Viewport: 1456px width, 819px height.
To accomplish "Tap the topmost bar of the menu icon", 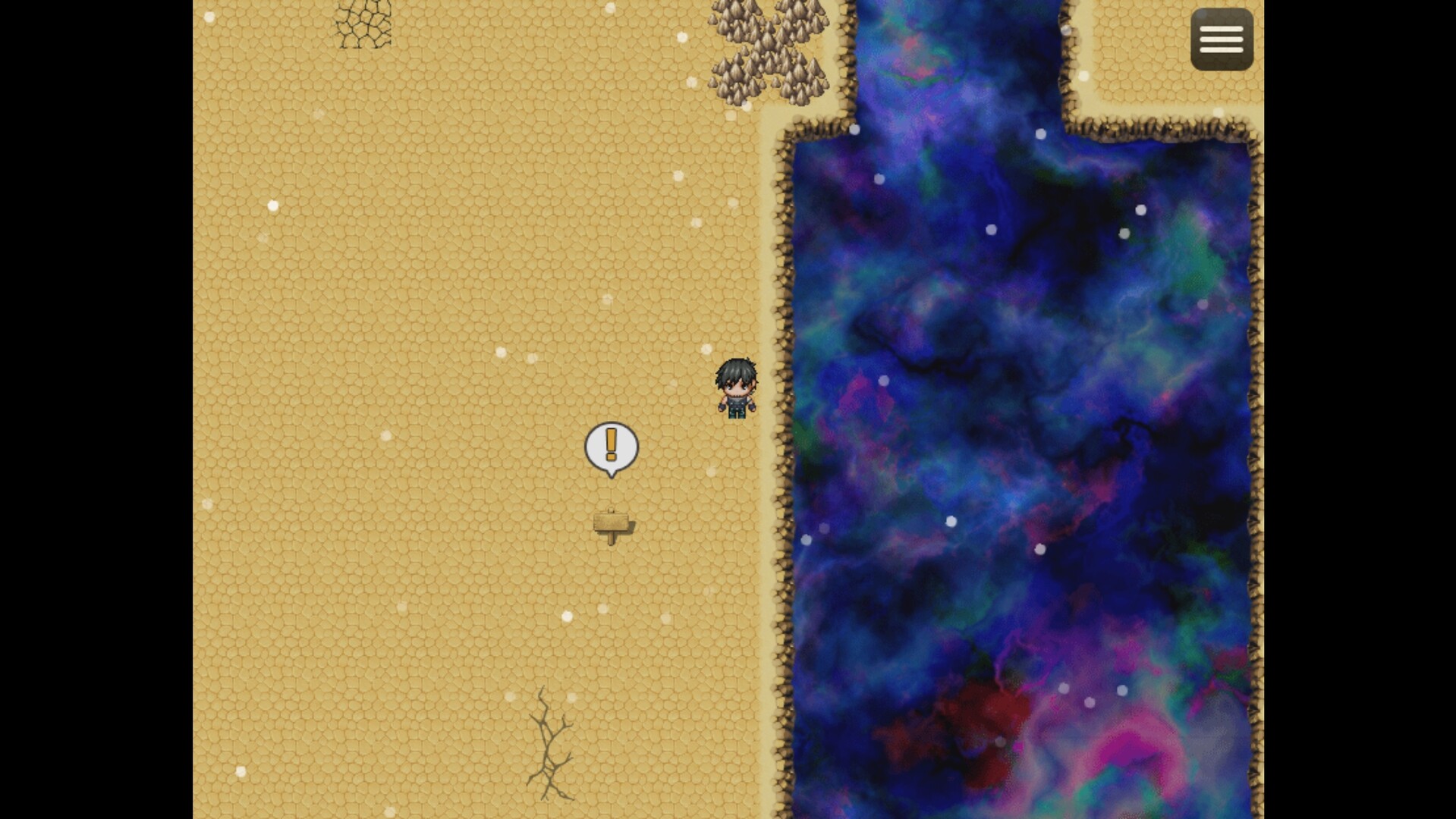I will [x=1221, y=29].
